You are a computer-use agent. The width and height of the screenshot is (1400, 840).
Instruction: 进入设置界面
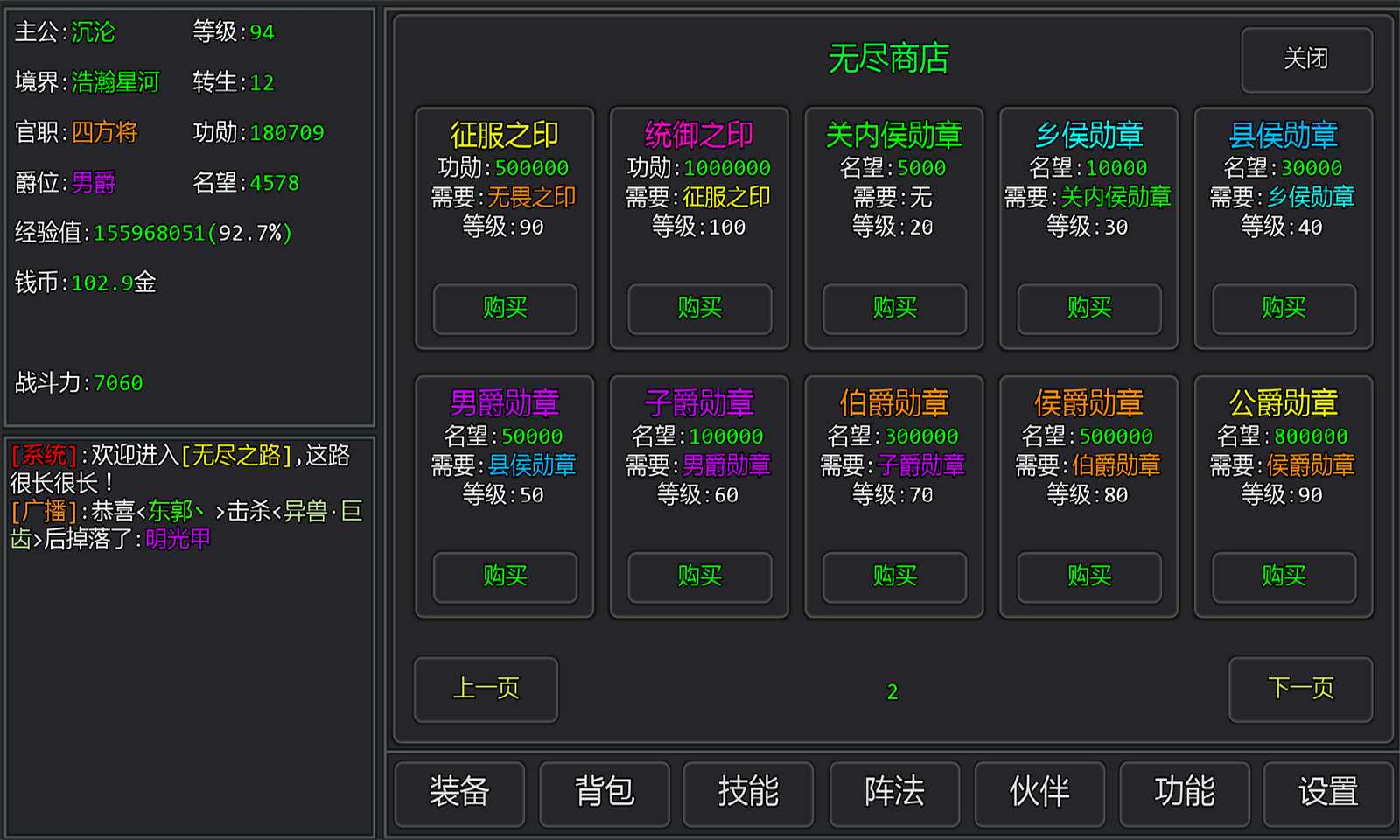[1330, 793]
